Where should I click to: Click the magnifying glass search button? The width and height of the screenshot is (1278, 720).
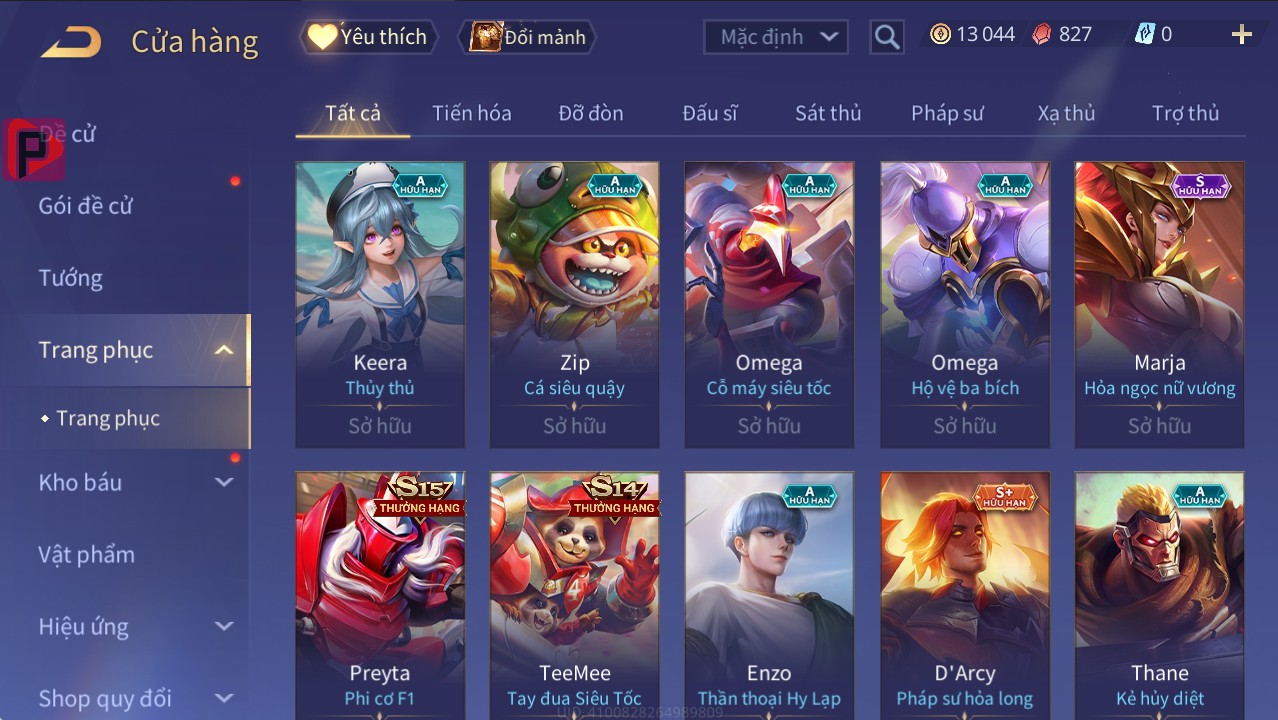[886, 37]
